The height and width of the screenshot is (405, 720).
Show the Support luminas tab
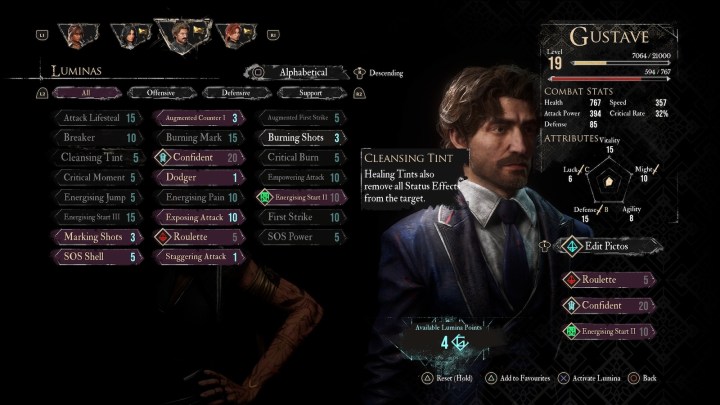coord(308,93)
